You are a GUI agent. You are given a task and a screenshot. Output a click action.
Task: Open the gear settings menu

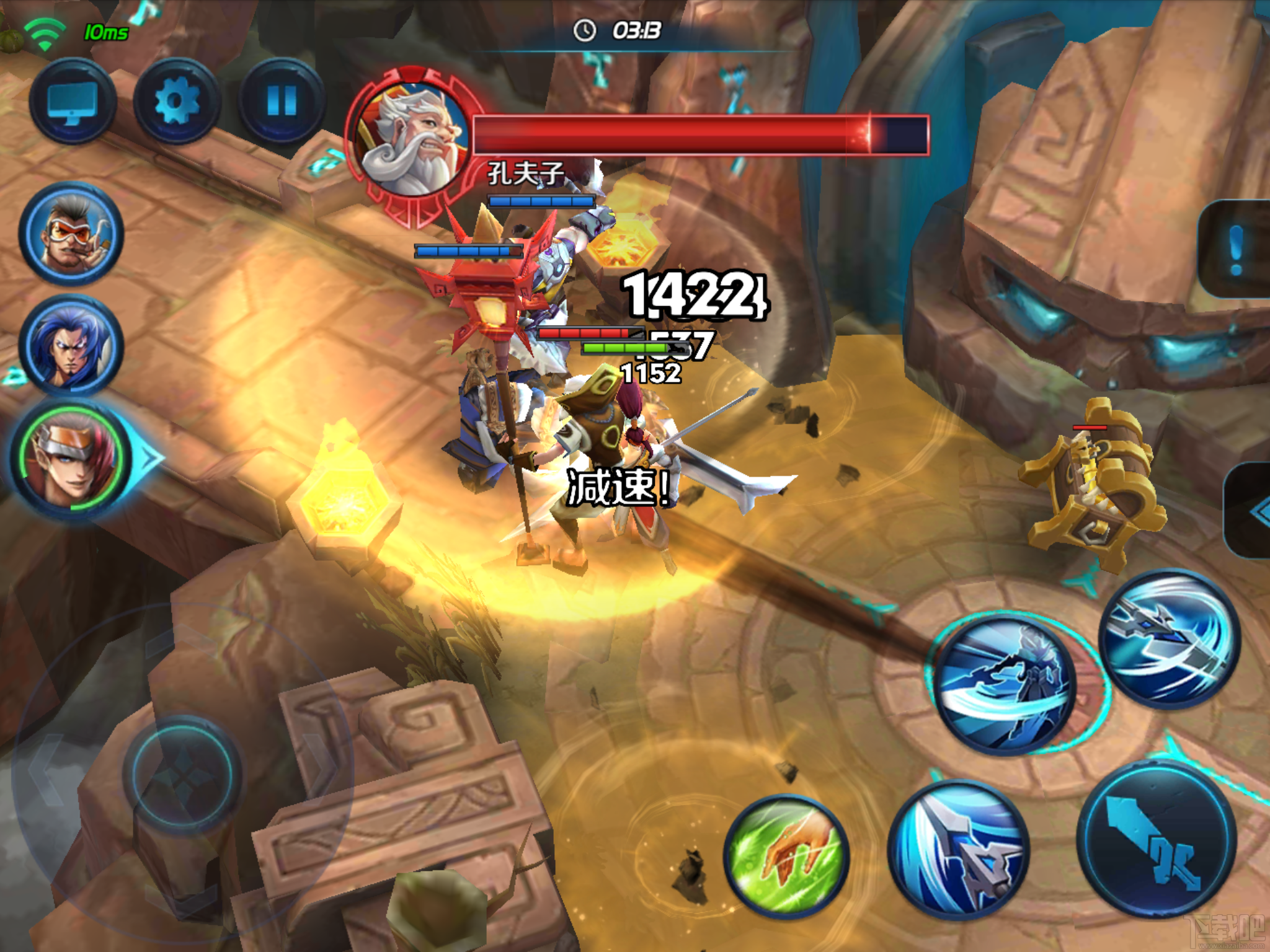(177, 102)
